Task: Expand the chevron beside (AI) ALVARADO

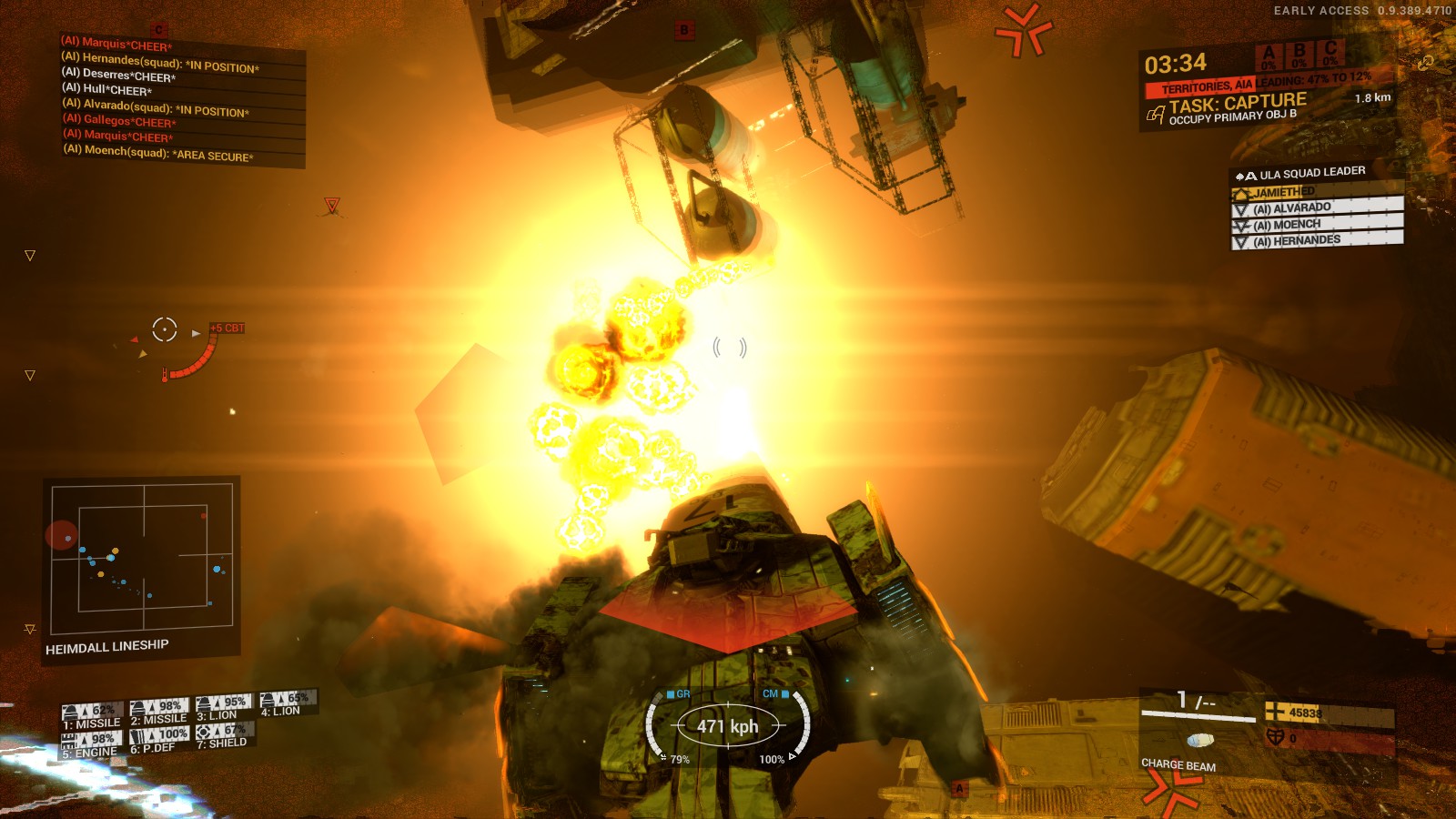Action: 1240,207
